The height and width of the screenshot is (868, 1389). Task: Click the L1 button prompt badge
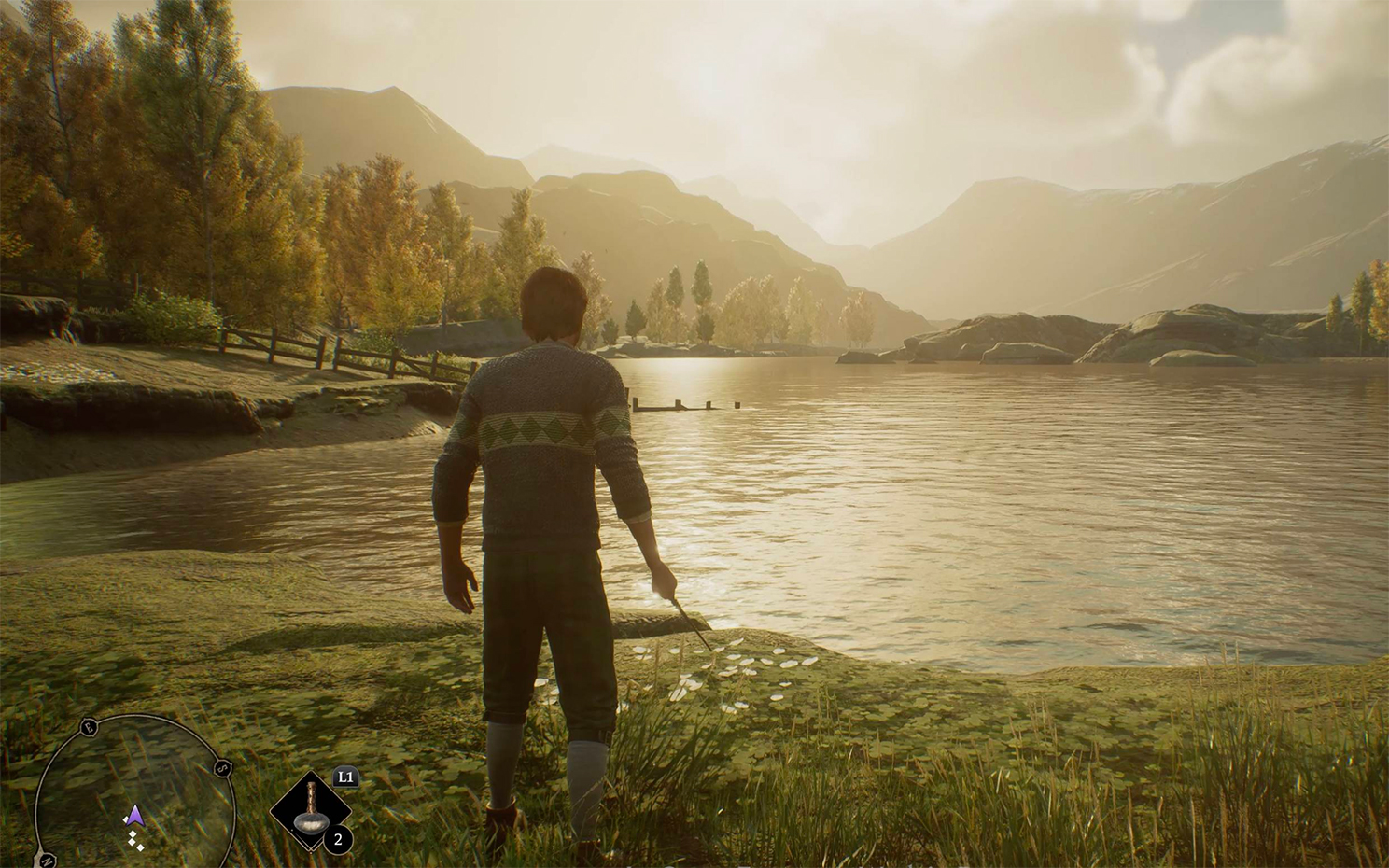pos(344,777)
